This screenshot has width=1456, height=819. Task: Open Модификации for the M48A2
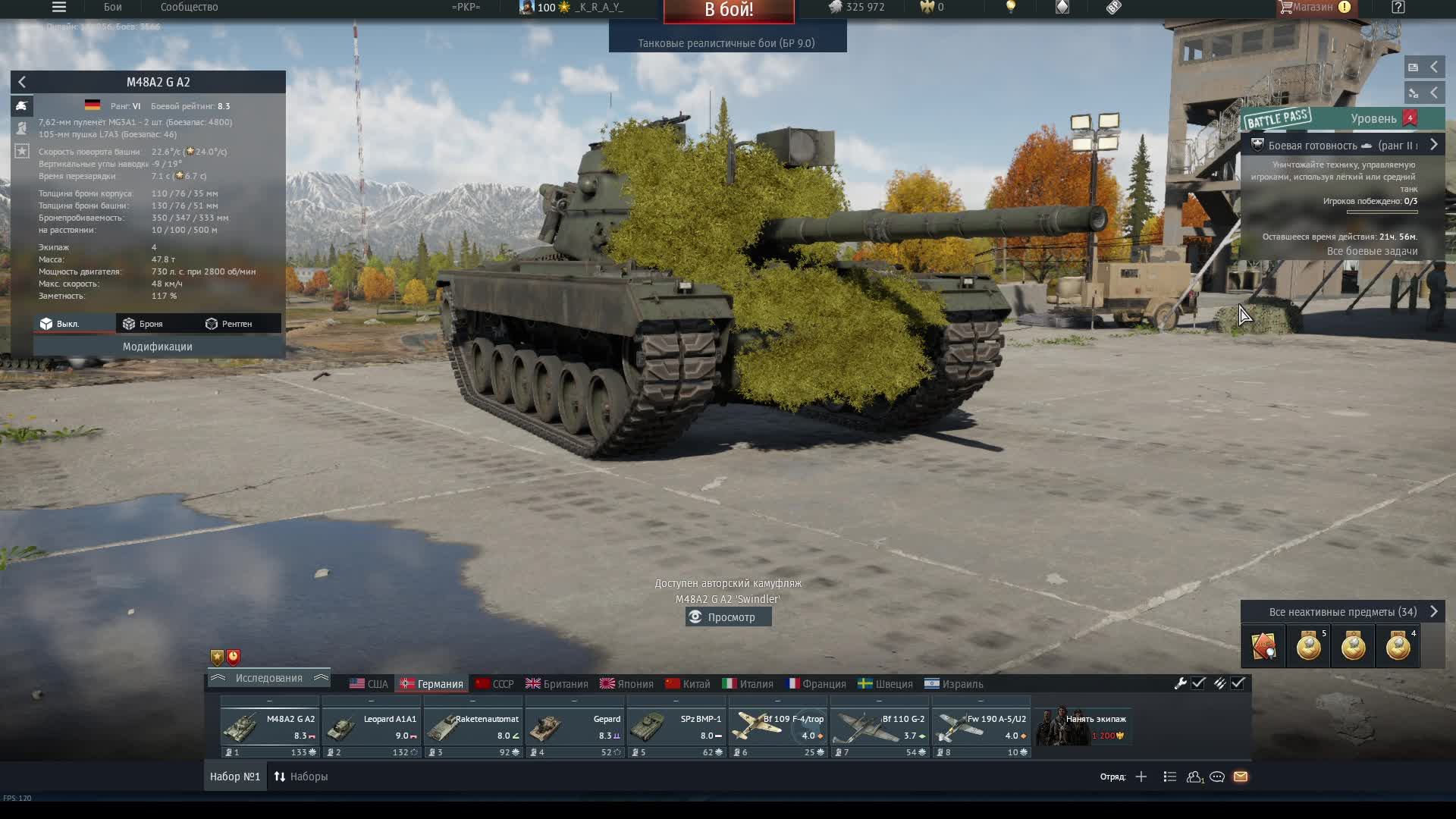[x=157, y=347]
